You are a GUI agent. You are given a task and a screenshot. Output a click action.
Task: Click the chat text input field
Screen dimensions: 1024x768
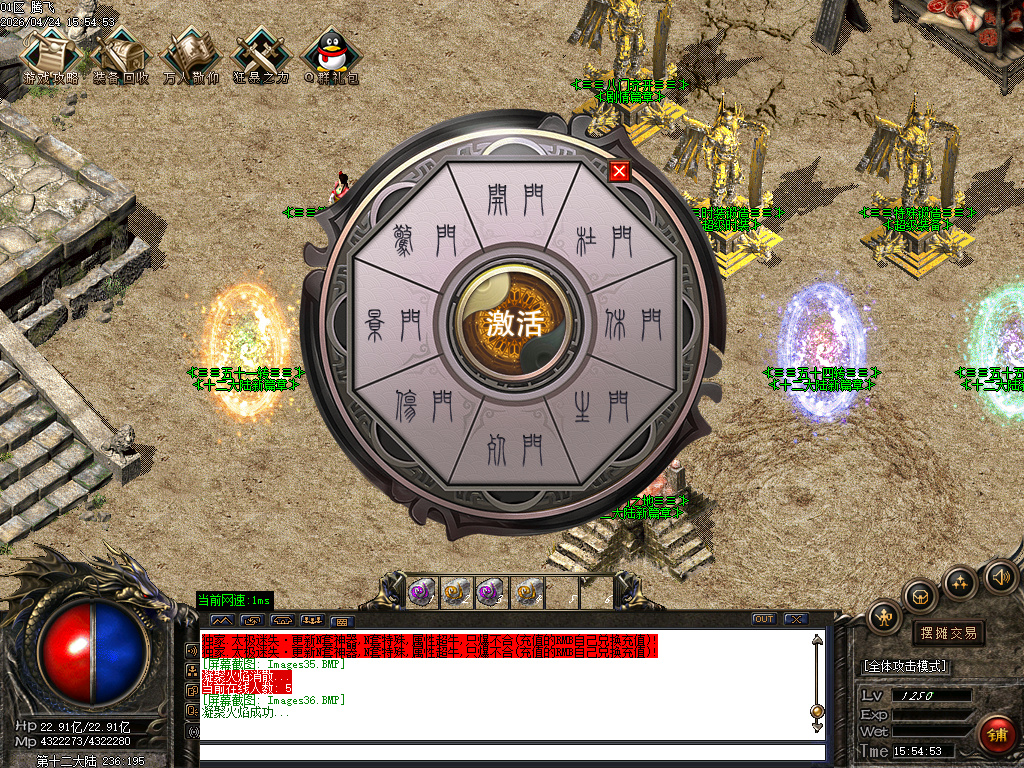pos(510,752)
